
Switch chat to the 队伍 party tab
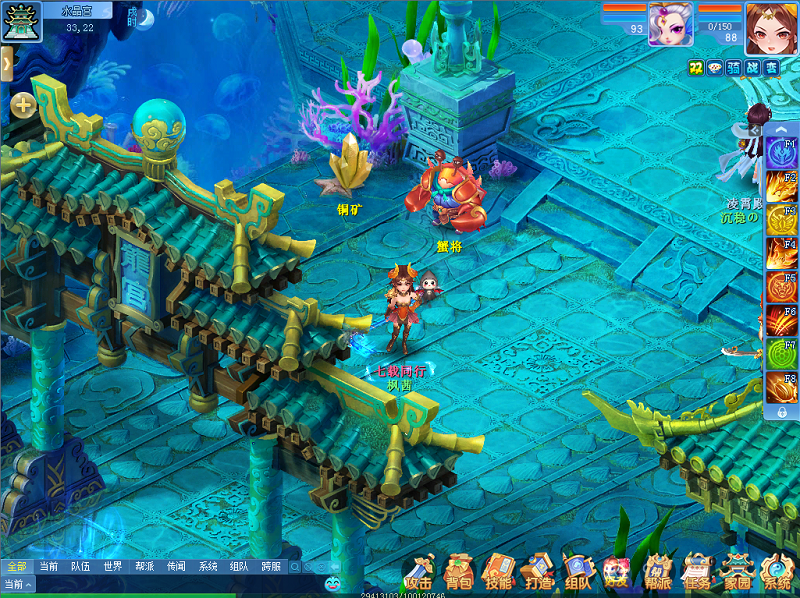[x=80, y=566]
